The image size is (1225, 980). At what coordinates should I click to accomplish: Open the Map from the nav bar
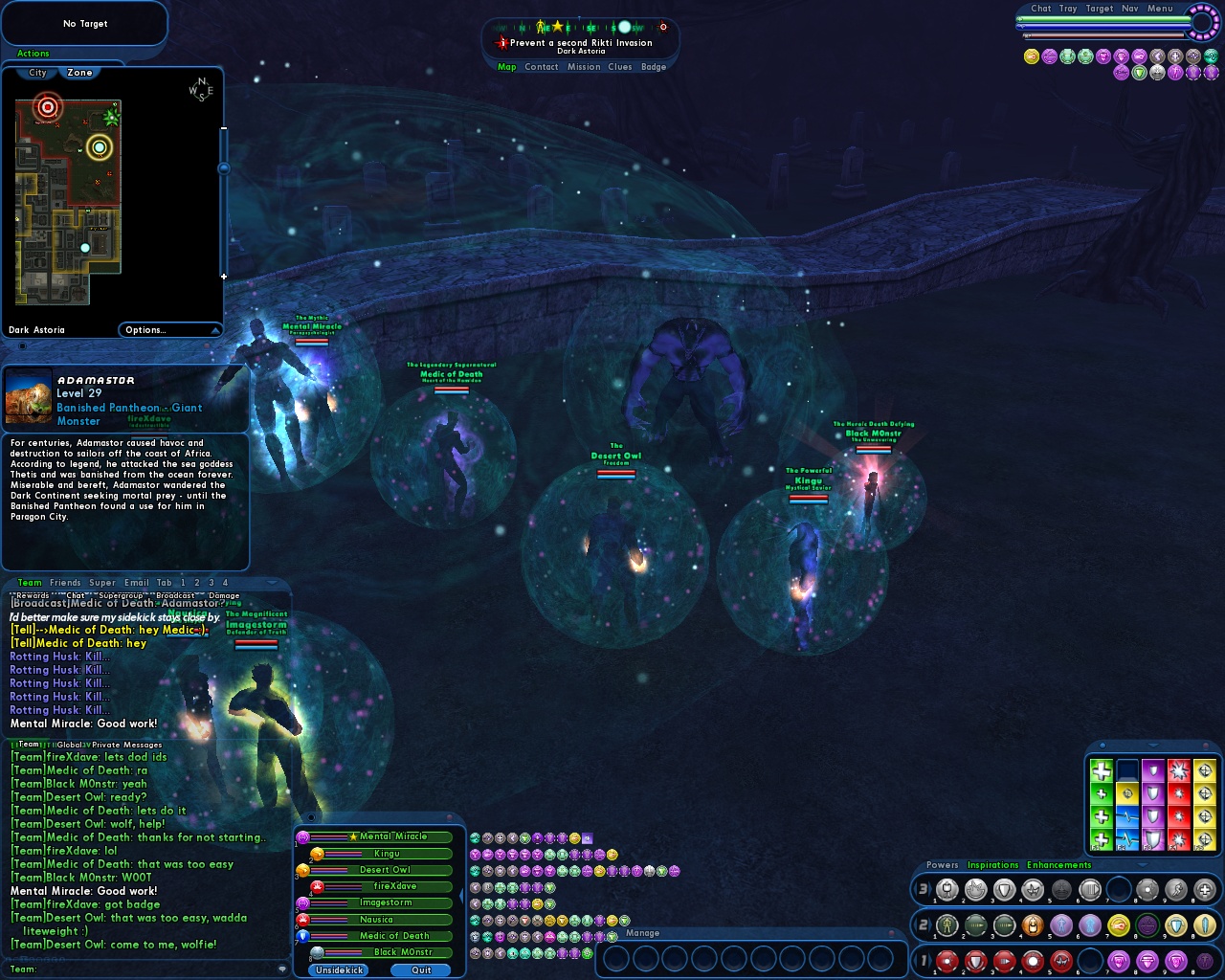[506, 67]
